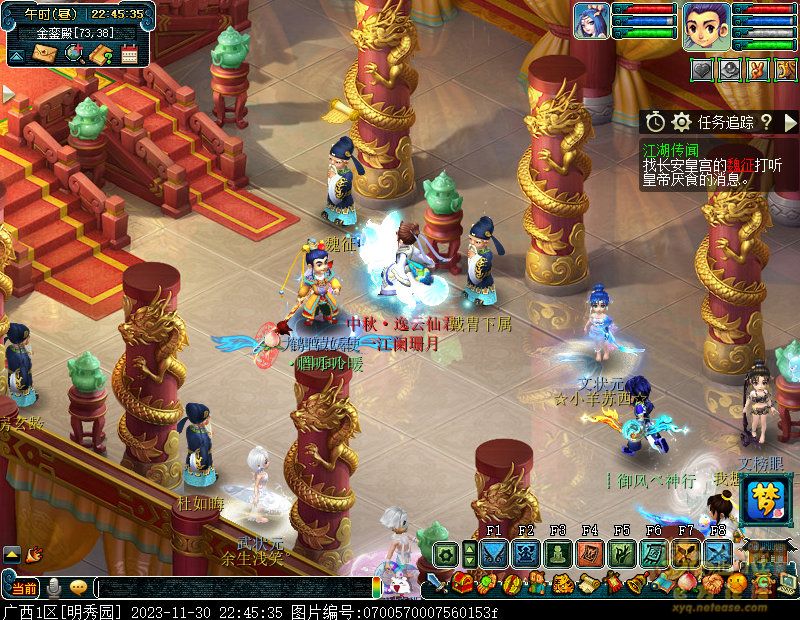Open the quest tracker help question mark
This screenshot has height=620, width=800.
tap(765, 122)
